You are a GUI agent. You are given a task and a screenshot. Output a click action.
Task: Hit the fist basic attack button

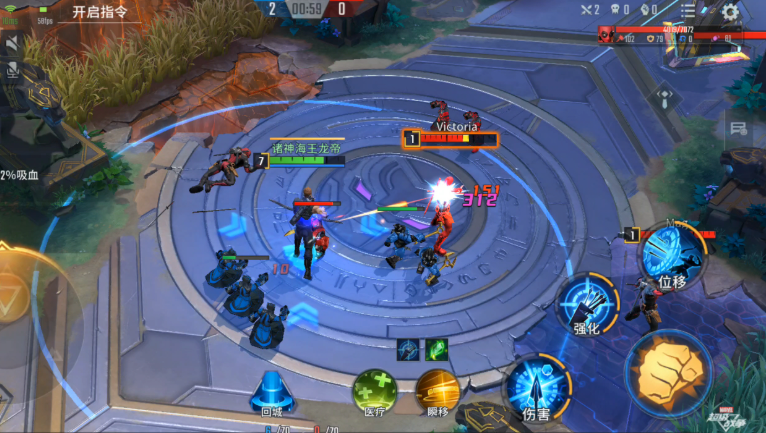pyautogui.click(x=667, y=371)
